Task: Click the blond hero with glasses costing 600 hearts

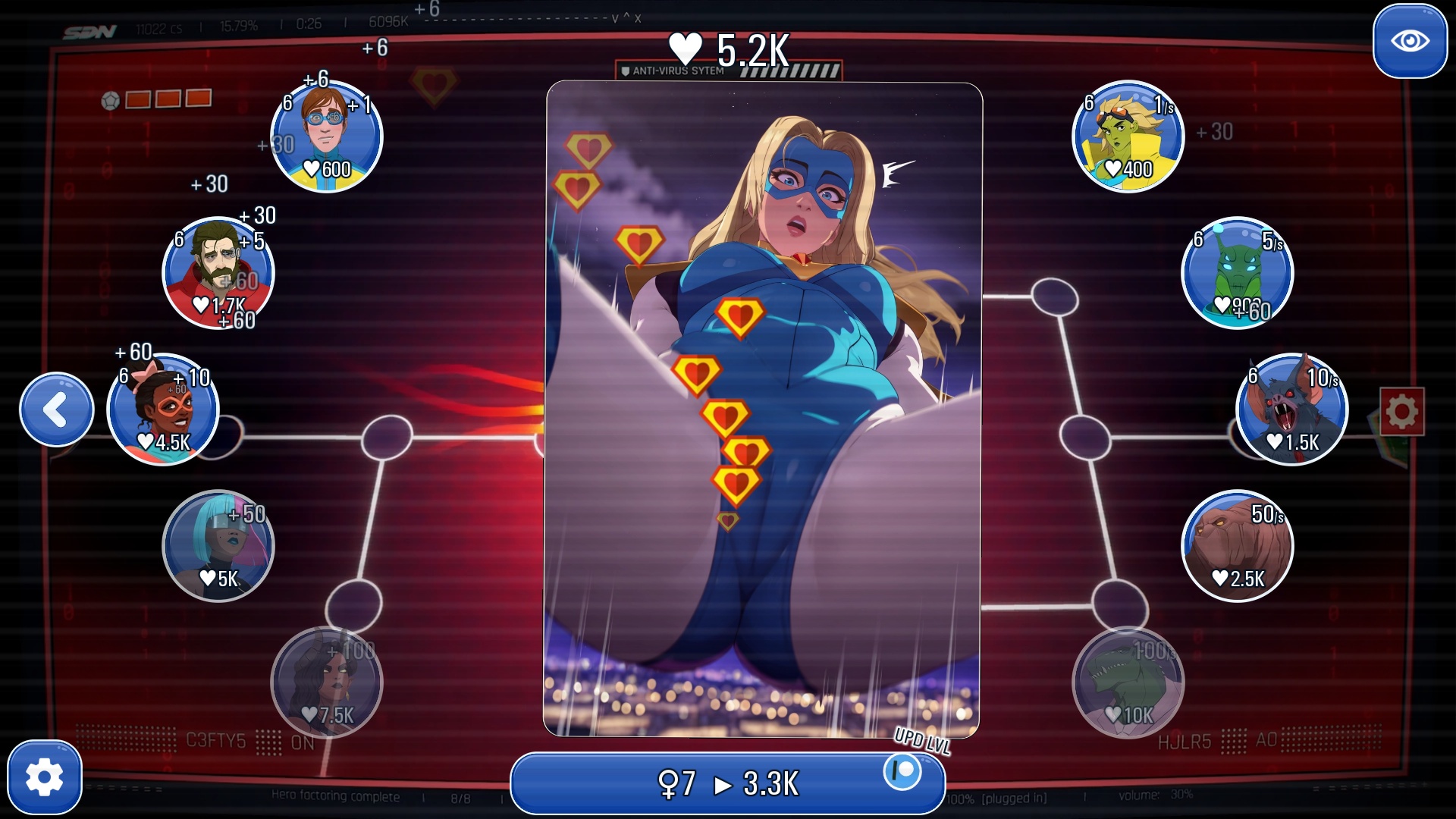Action: click(x=326, y=135)
